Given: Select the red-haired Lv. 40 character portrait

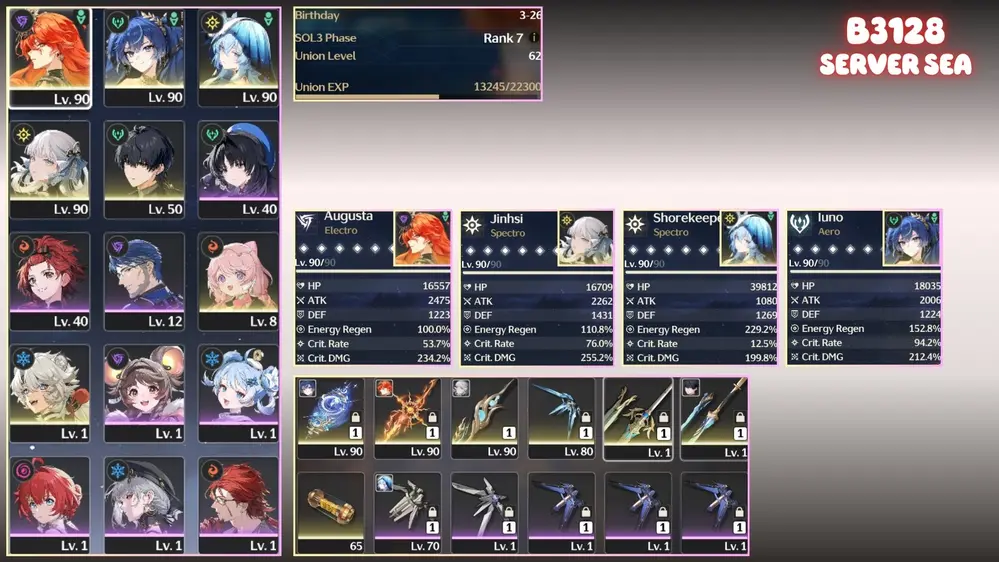Looking at the screenshot, I should [50, 282].
